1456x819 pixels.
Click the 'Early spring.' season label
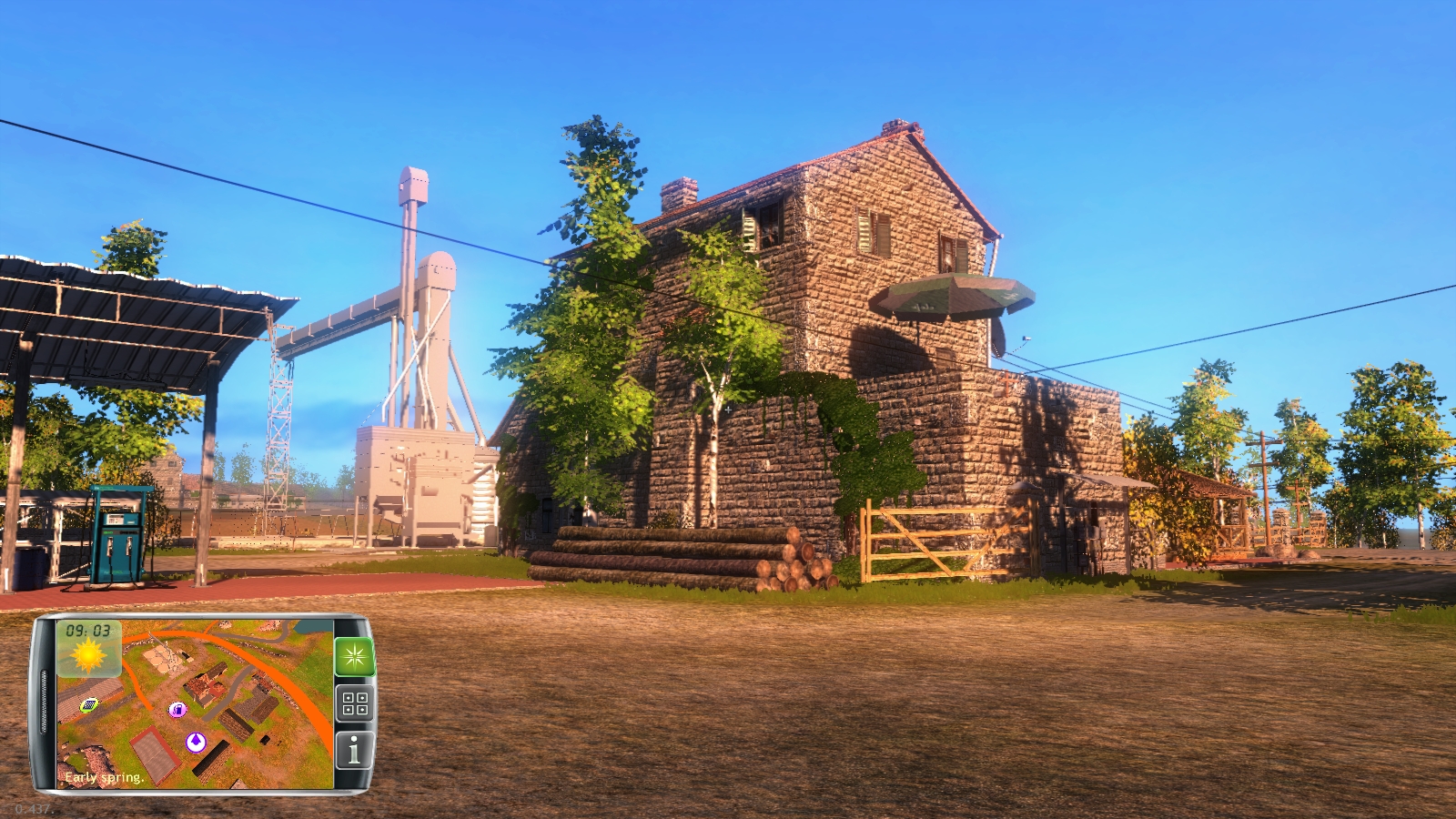click(x=104, y=778)
